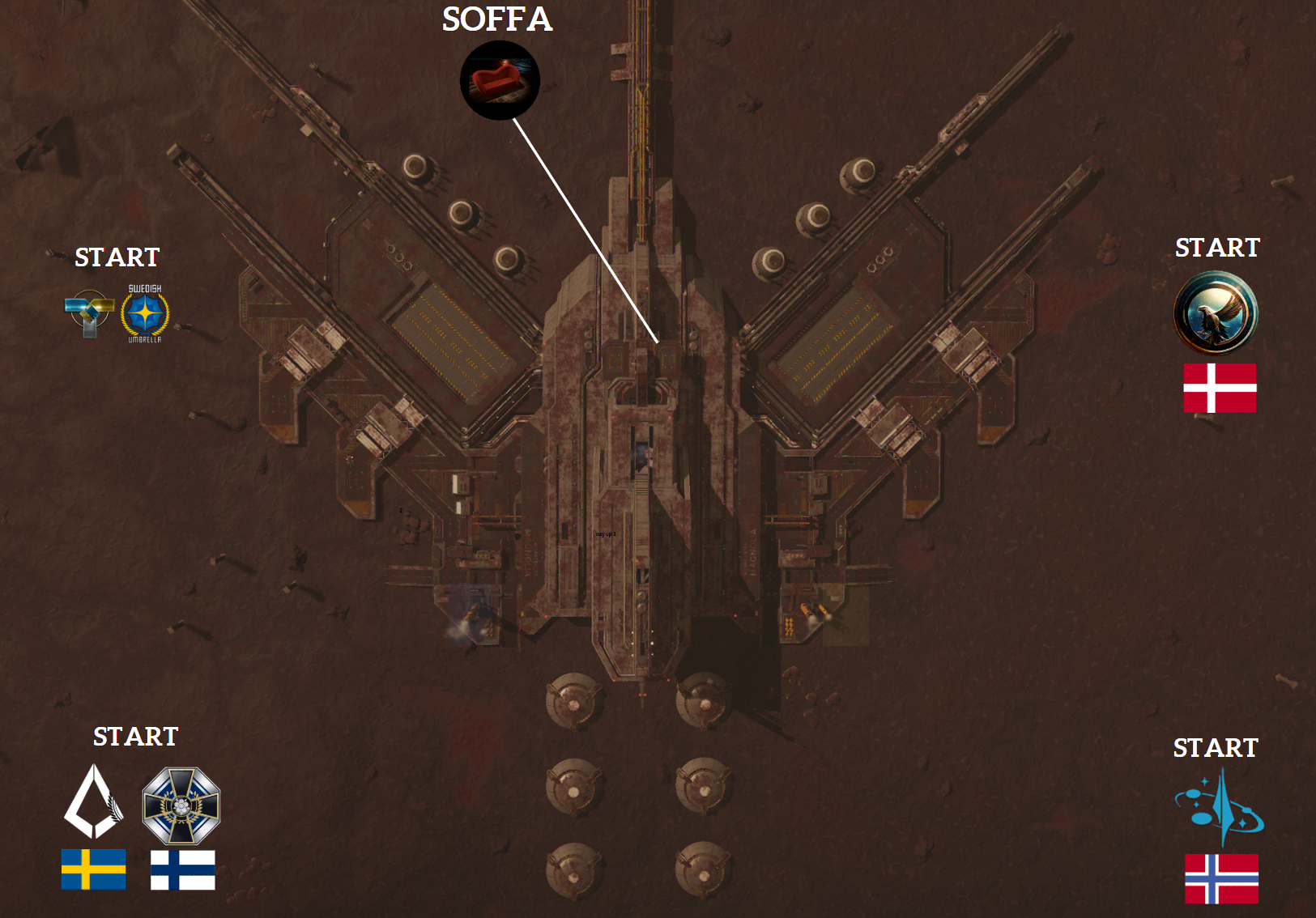Viewport: 1316px width, 918px height.
Task: Choose the blue starship orbit logo
Action: pos(1220,807)
